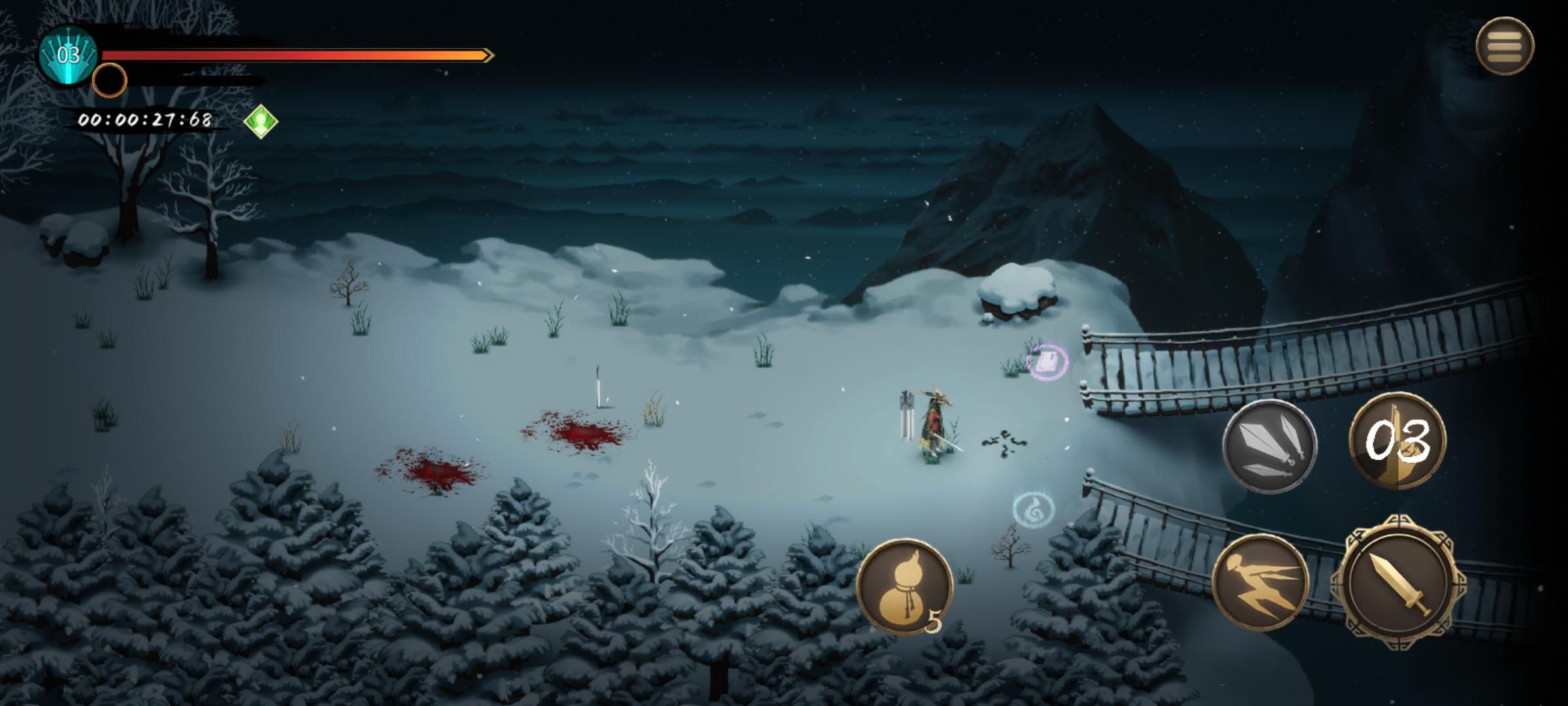Tap the green diamond buff icon
This screenshot has width=1568, height=706.
point(261,122)
